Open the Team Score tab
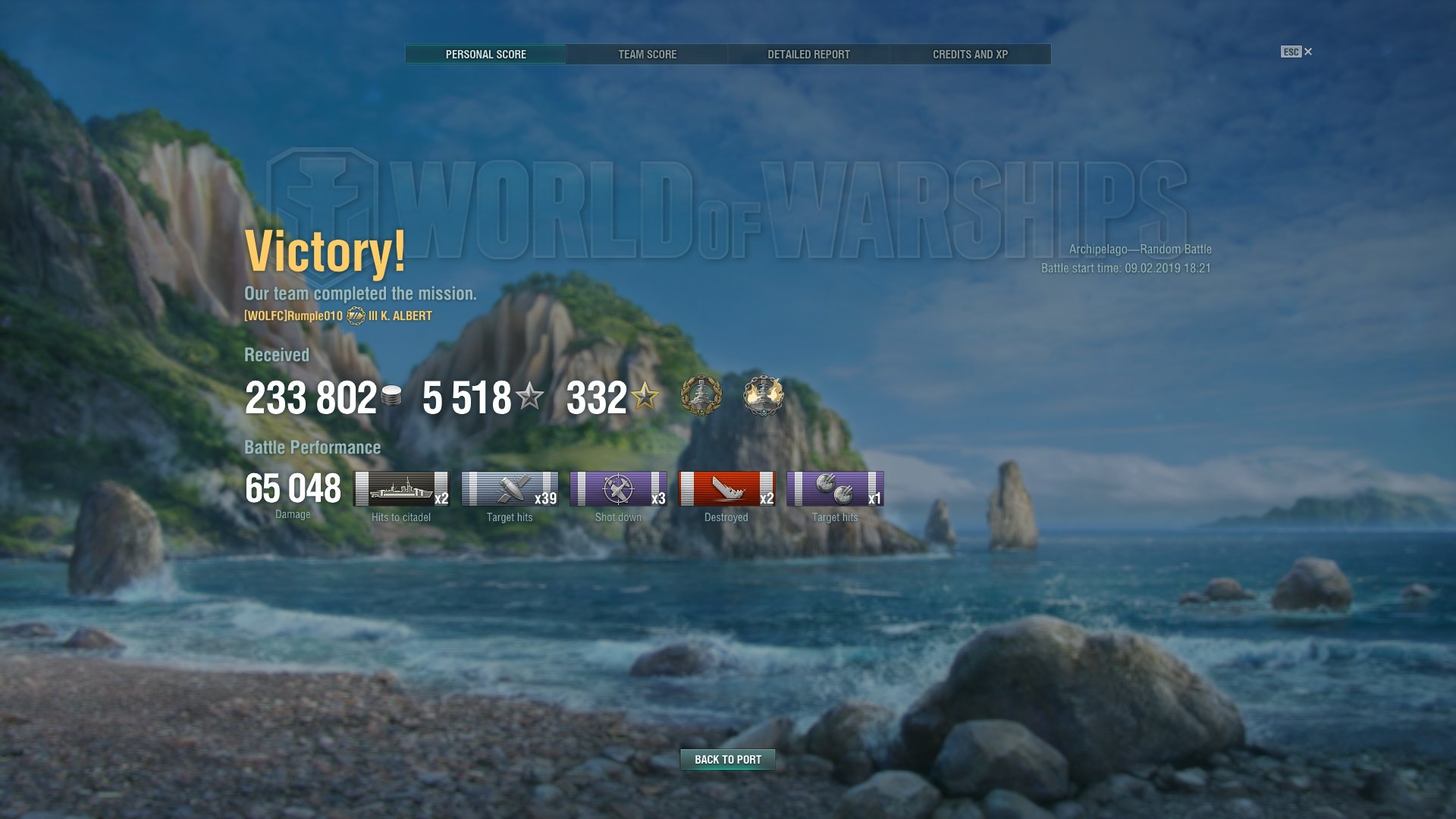1456x819 pixels. click(647, 55)
